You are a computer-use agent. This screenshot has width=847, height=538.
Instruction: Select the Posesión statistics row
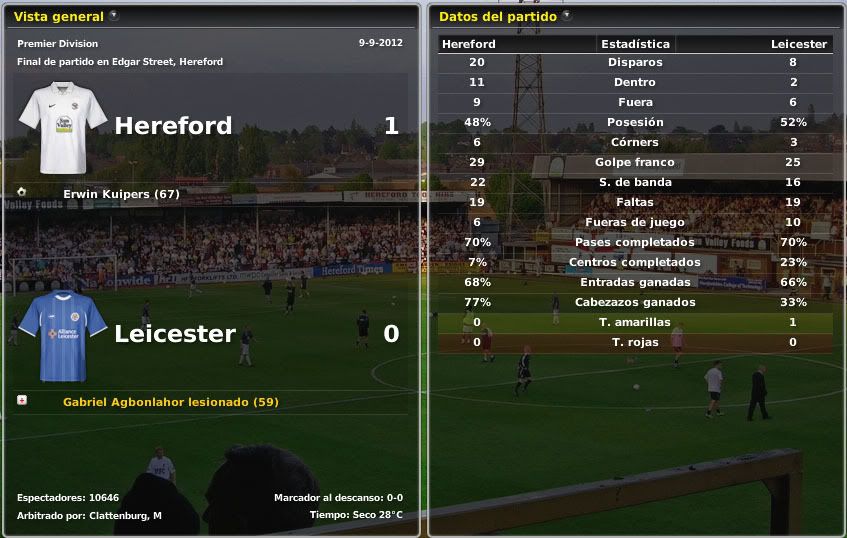[x=635, y=122]
